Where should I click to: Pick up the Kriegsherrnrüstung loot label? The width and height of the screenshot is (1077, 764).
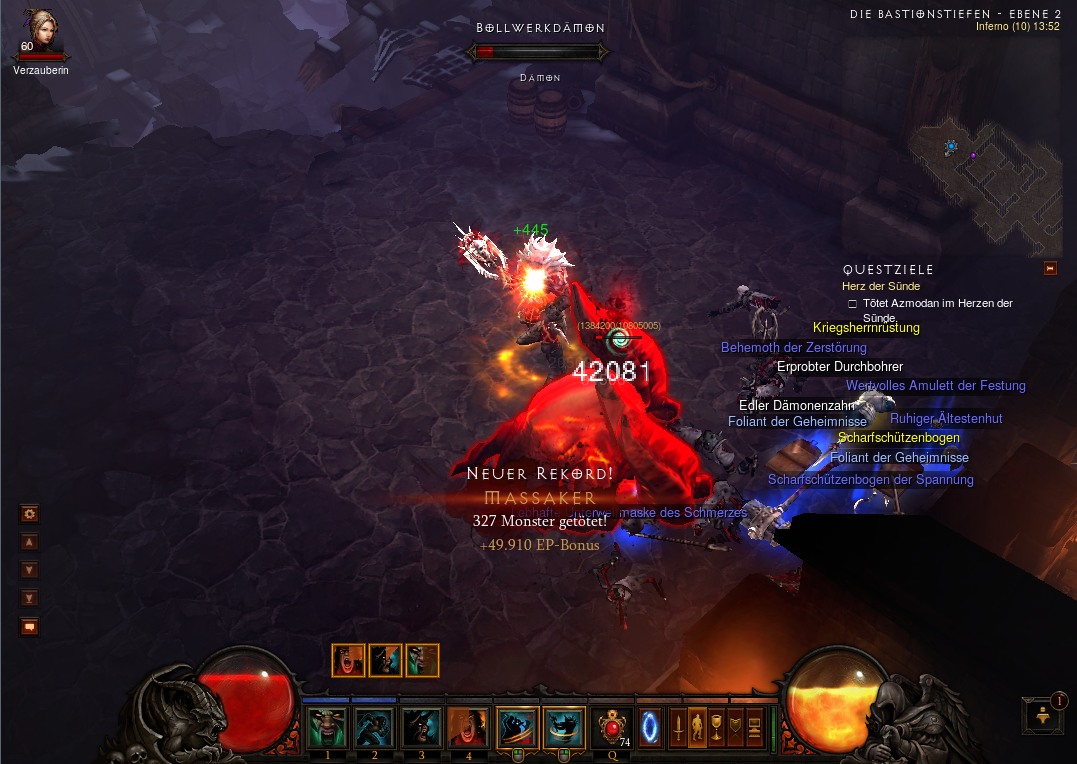coord(866,328)
